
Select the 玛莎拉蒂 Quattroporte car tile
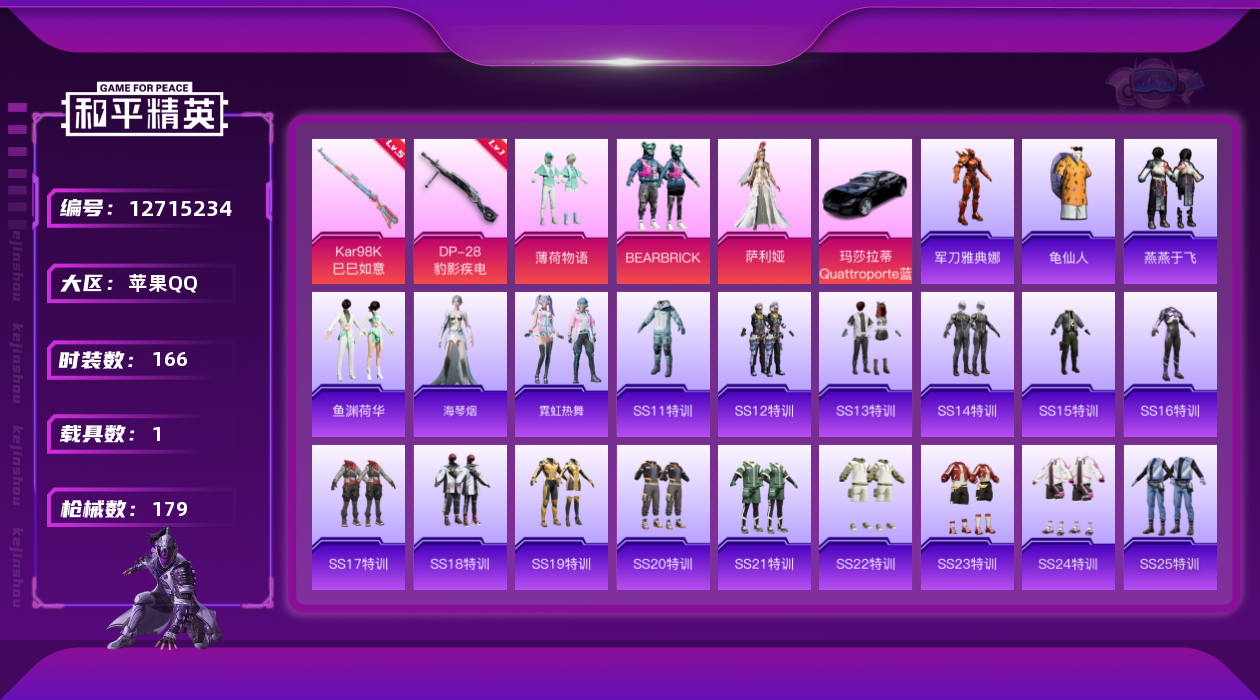[x=865, y=210]
